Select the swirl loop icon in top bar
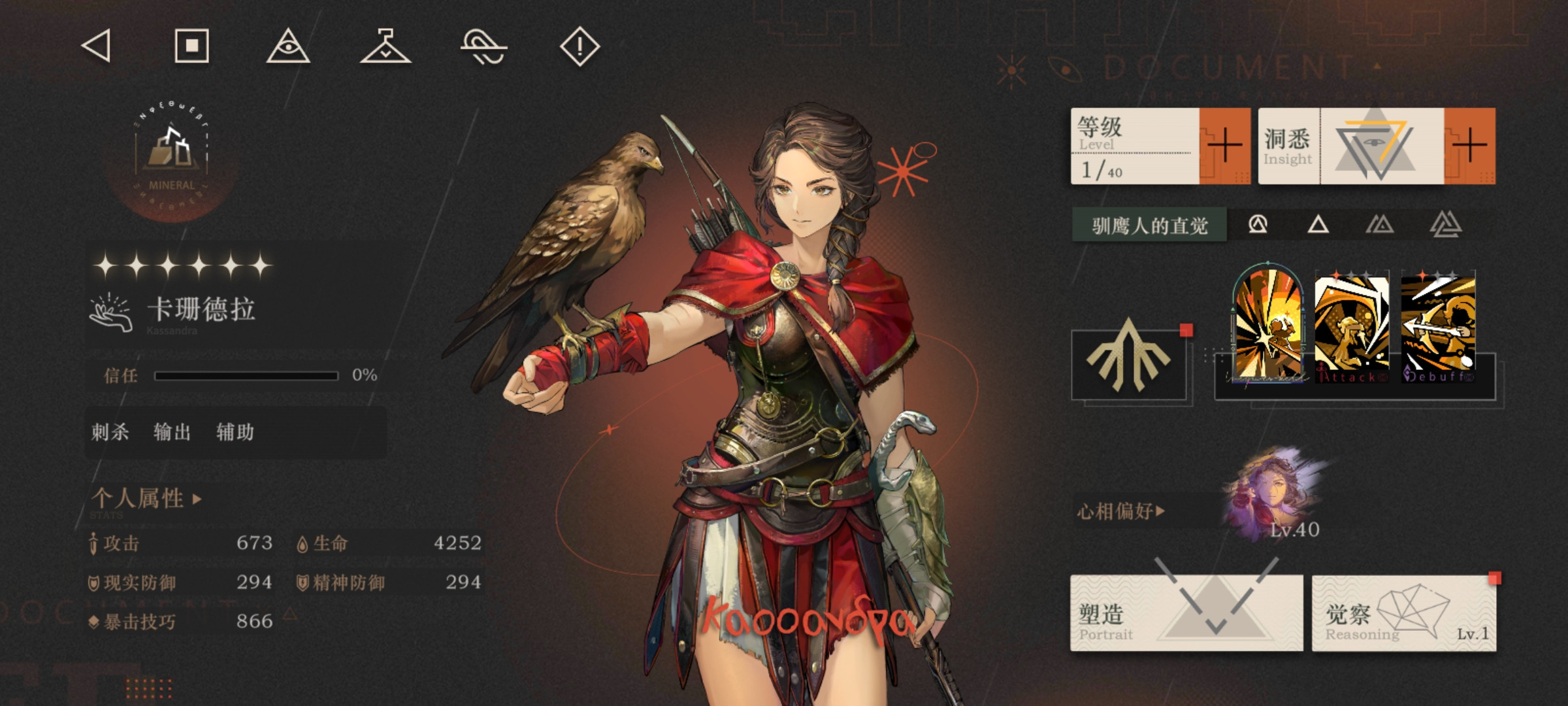Viewport: 1568px width, 706px height. point(483,47)
